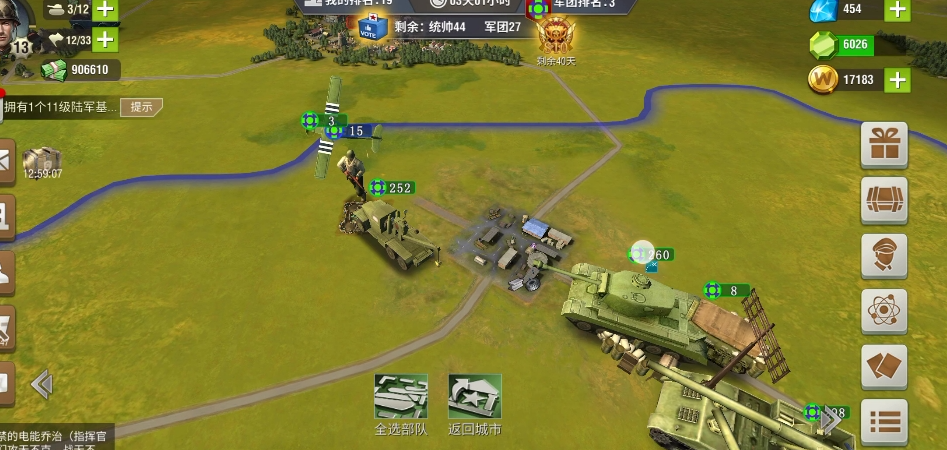The height and width of the screenshot is (450, 947).
Task: Add tank slots via 3/12 plus button
Action: click(x=105, y=10)
